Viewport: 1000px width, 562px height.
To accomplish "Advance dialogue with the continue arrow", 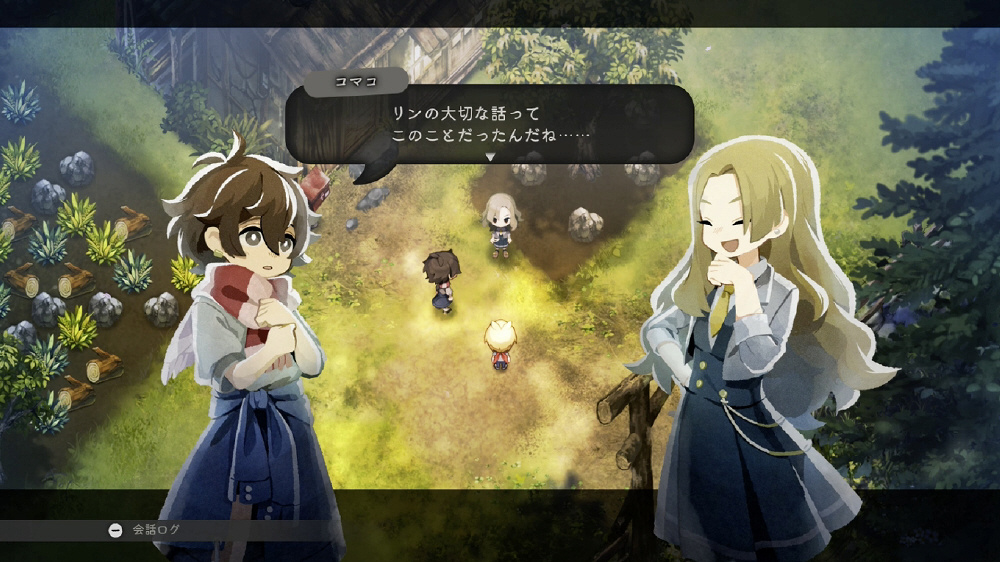I will click(490, 157).
